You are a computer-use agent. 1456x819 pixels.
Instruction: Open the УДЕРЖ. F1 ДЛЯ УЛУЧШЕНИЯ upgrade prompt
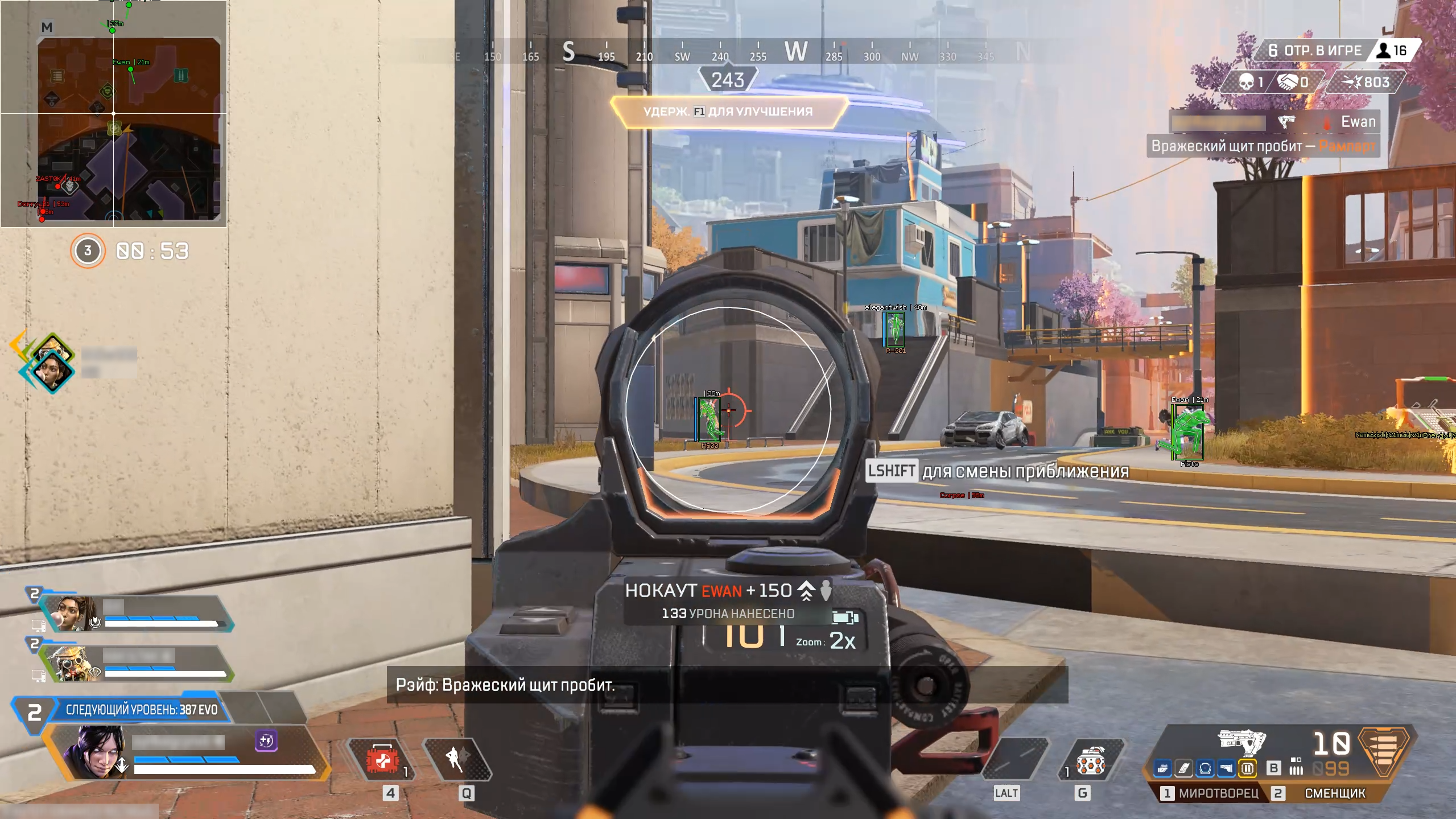coord(728,111)
